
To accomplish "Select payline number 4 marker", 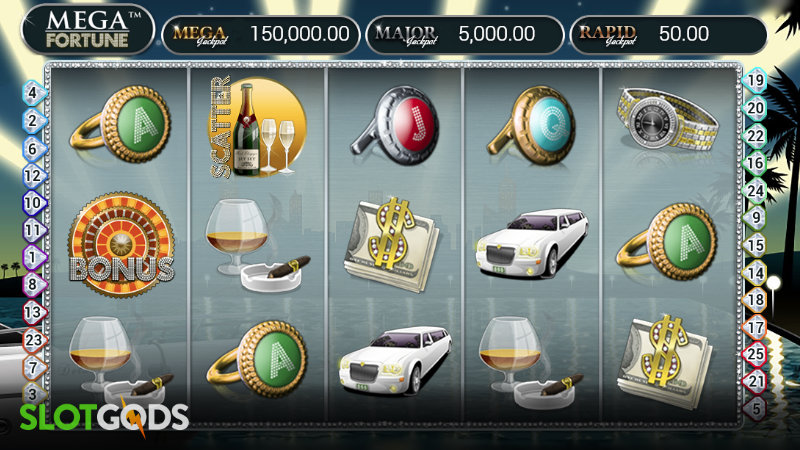I will (32, 93).
